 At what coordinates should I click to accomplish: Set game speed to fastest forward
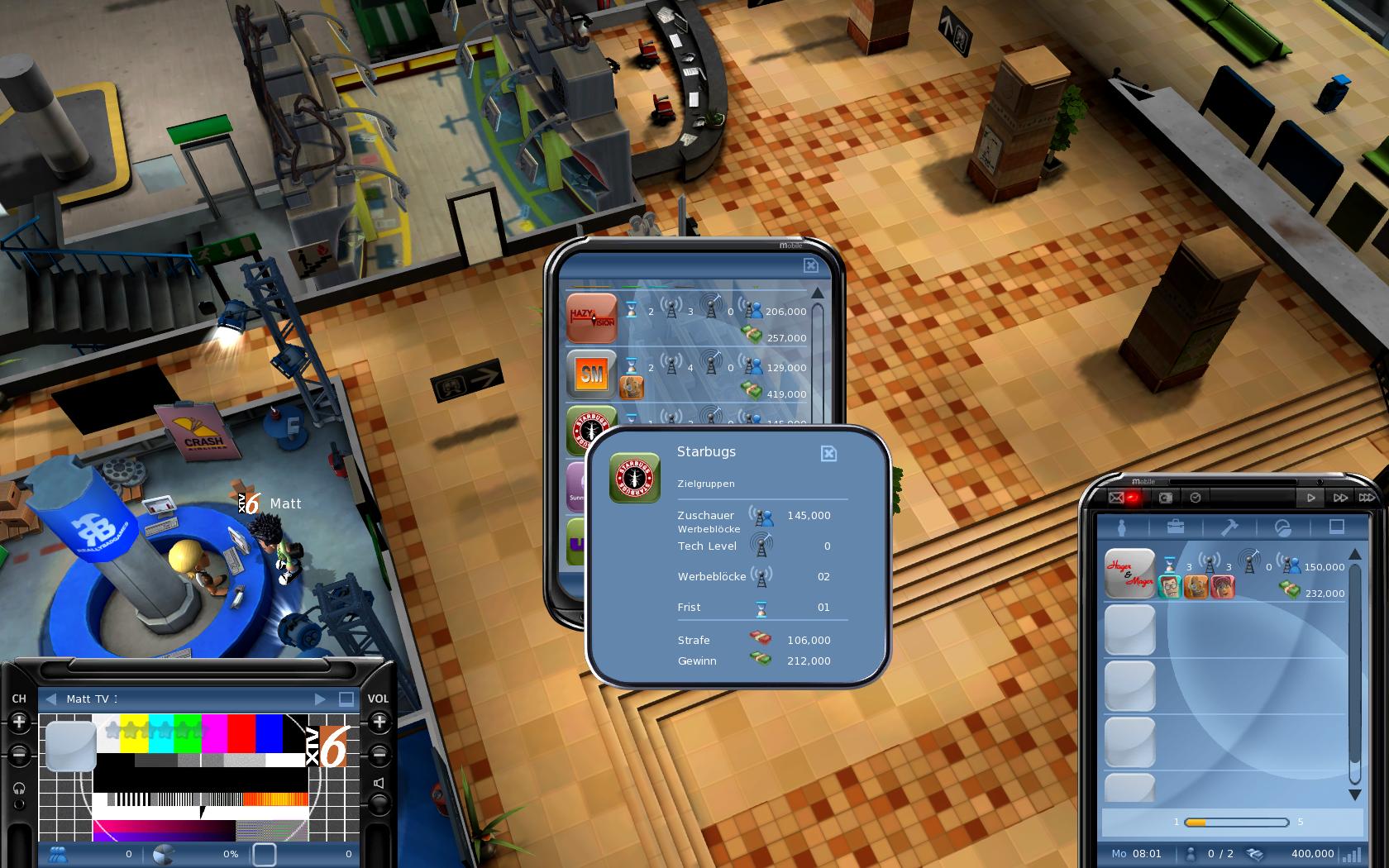(1367, 498)
